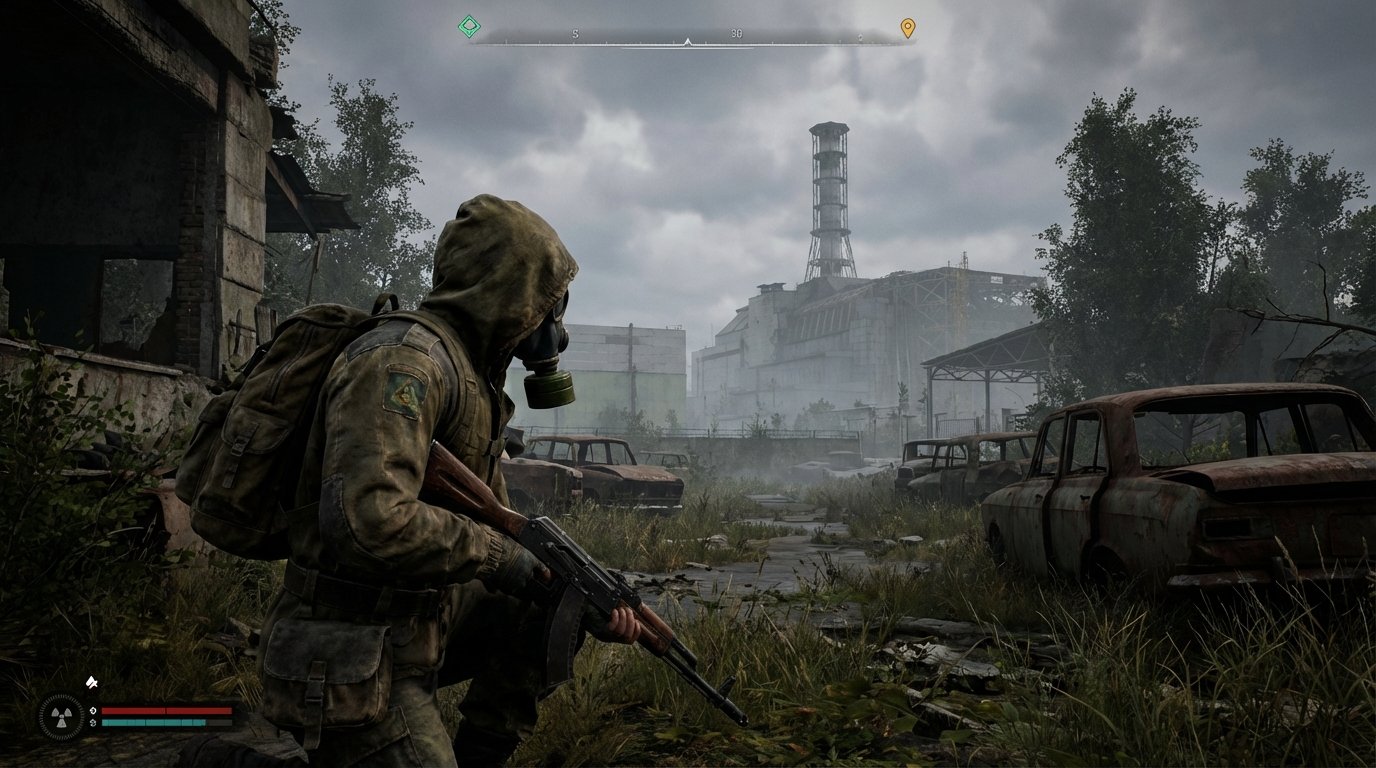Click the stamina icon beside the teal bar

pyautogui.click(x=93, y=723)
